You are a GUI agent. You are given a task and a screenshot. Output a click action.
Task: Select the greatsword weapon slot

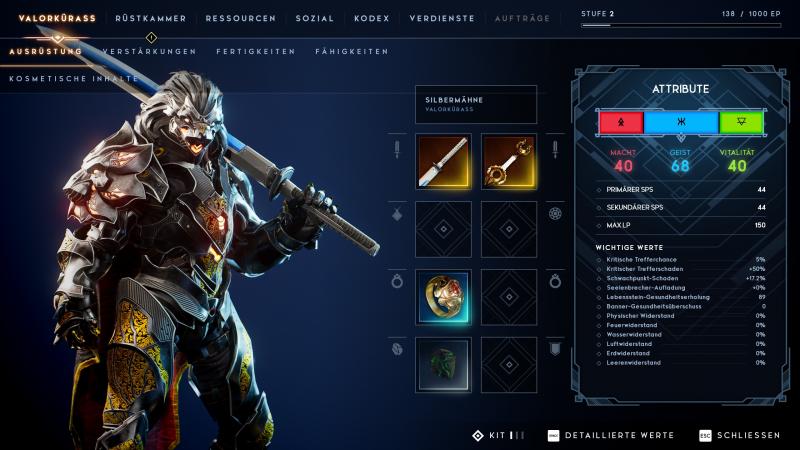click(x=442, y=161)
